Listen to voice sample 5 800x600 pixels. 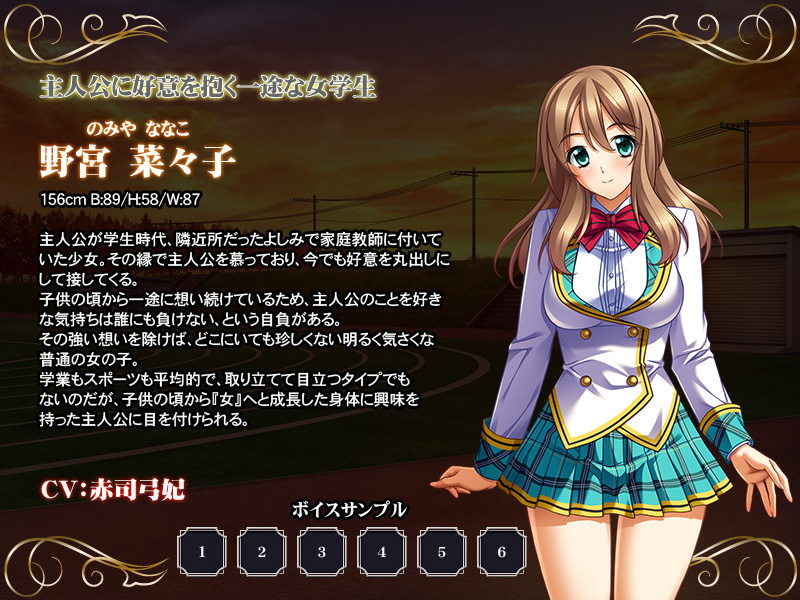click(x=442, y=551)
